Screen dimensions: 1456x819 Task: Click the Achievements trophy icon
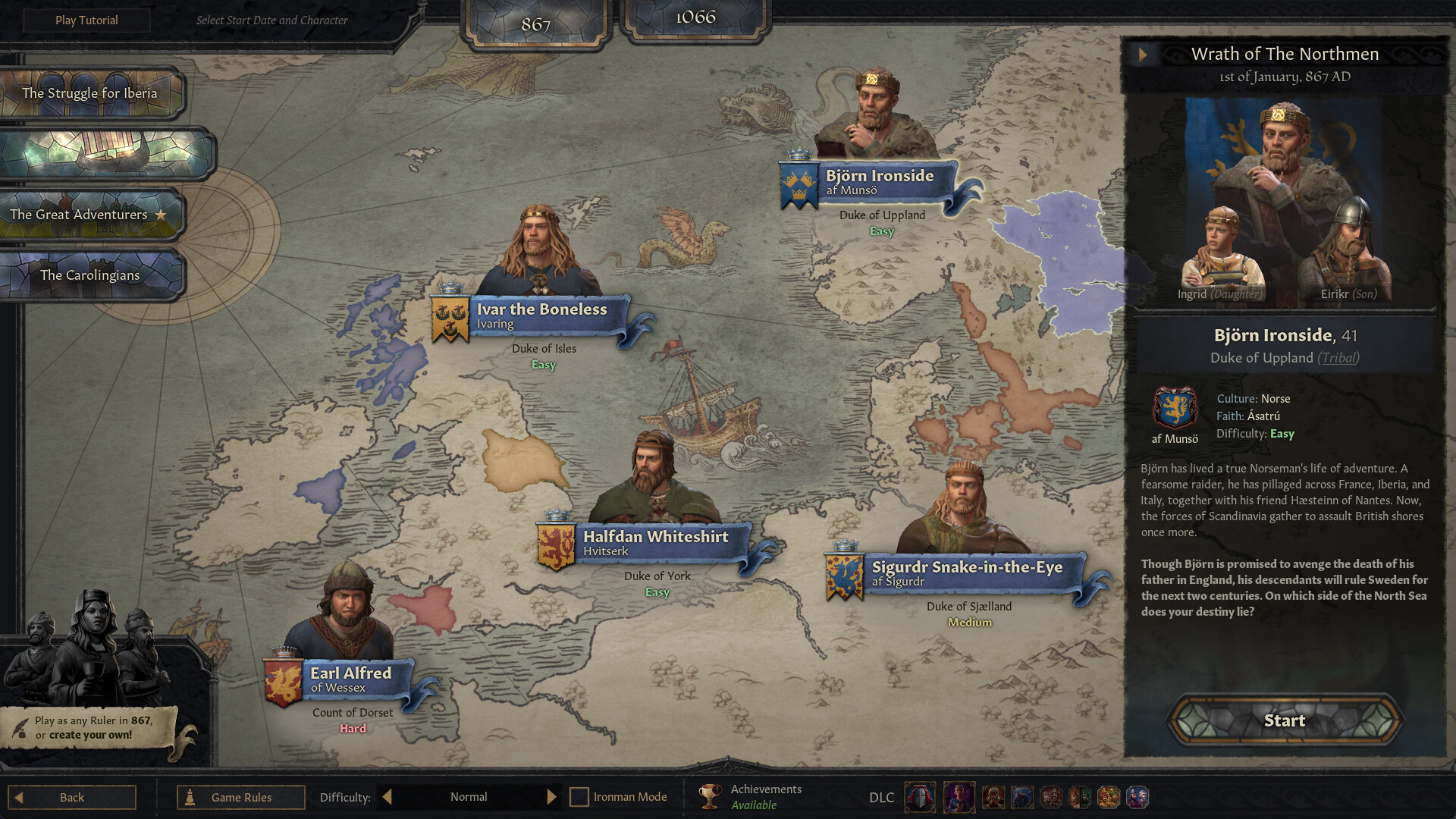point(709,796)
